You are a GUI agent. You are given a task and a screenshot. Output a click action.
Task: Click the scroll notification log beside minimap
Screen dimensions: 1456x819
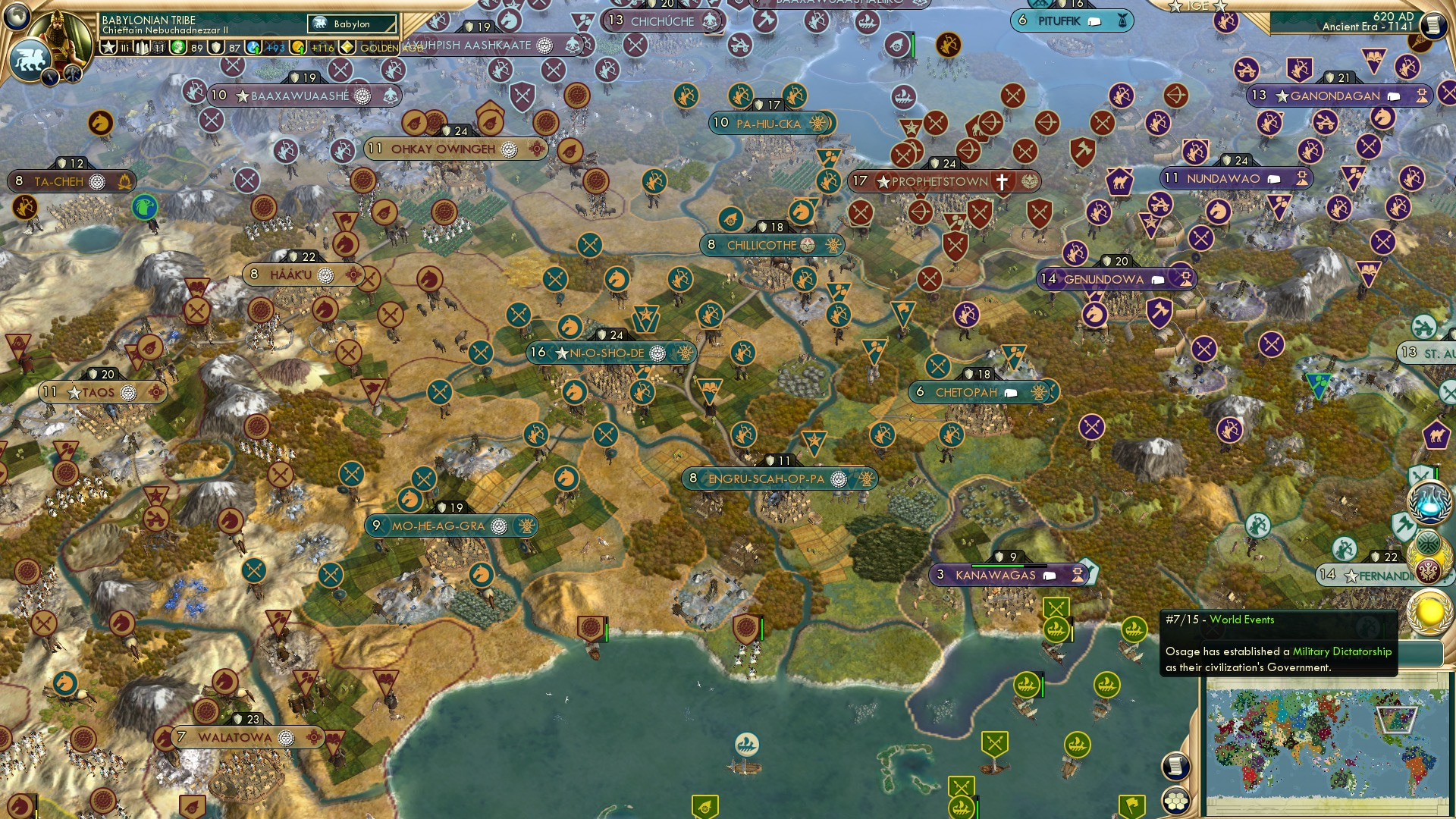[1176, 765]
